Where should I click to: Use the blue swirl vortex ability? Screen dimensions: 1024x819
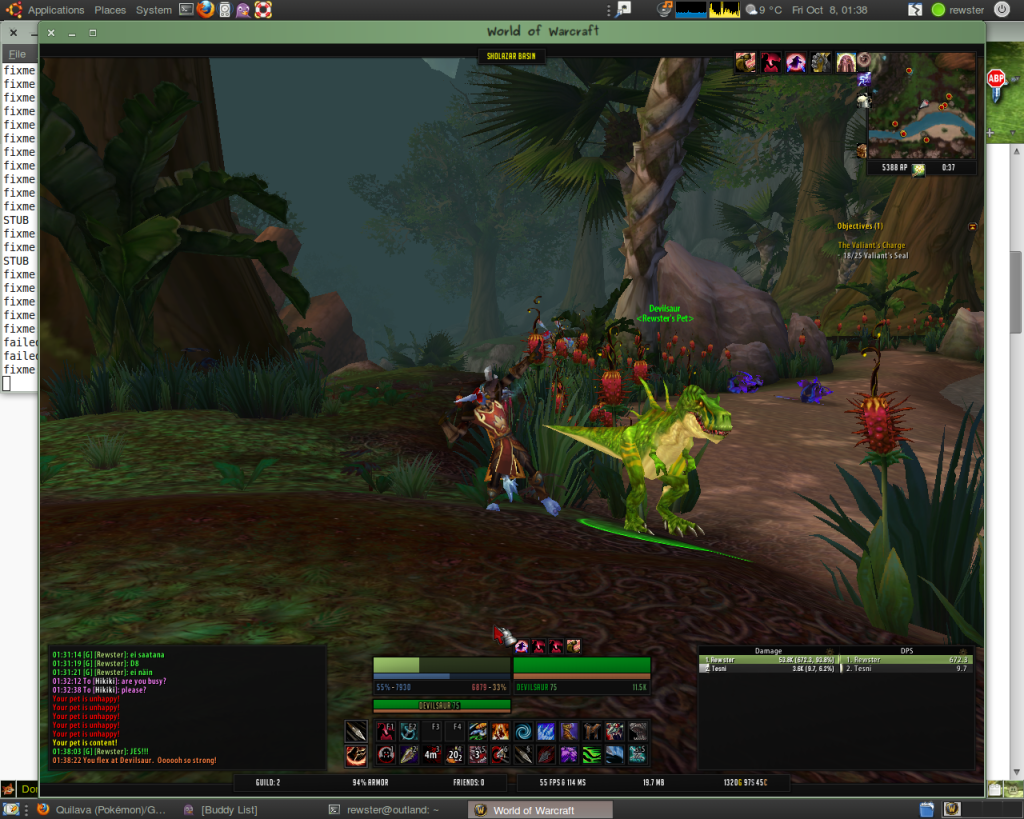coord(522,731)
